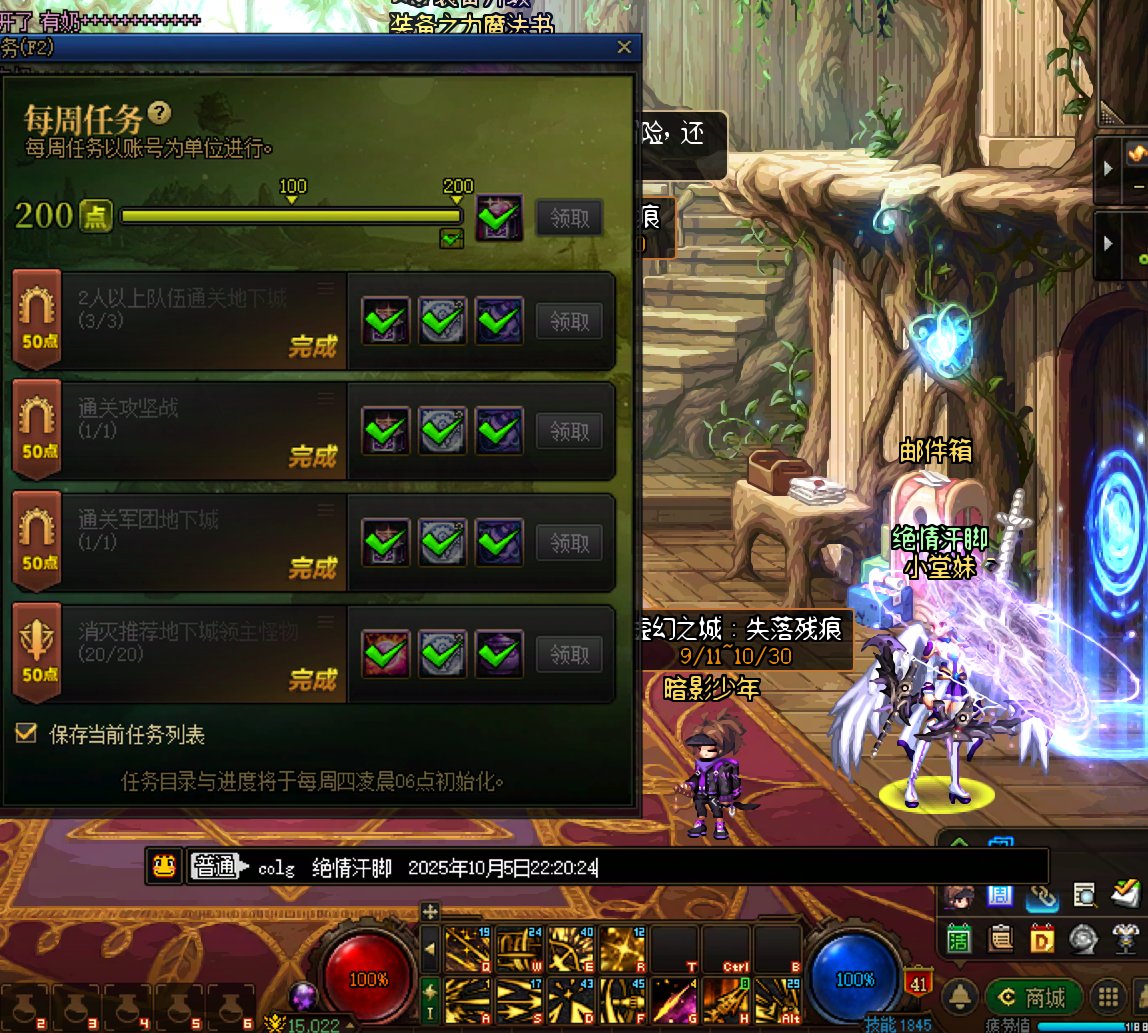
Task: Use the skill in the G slot
Action: (675, 998)
